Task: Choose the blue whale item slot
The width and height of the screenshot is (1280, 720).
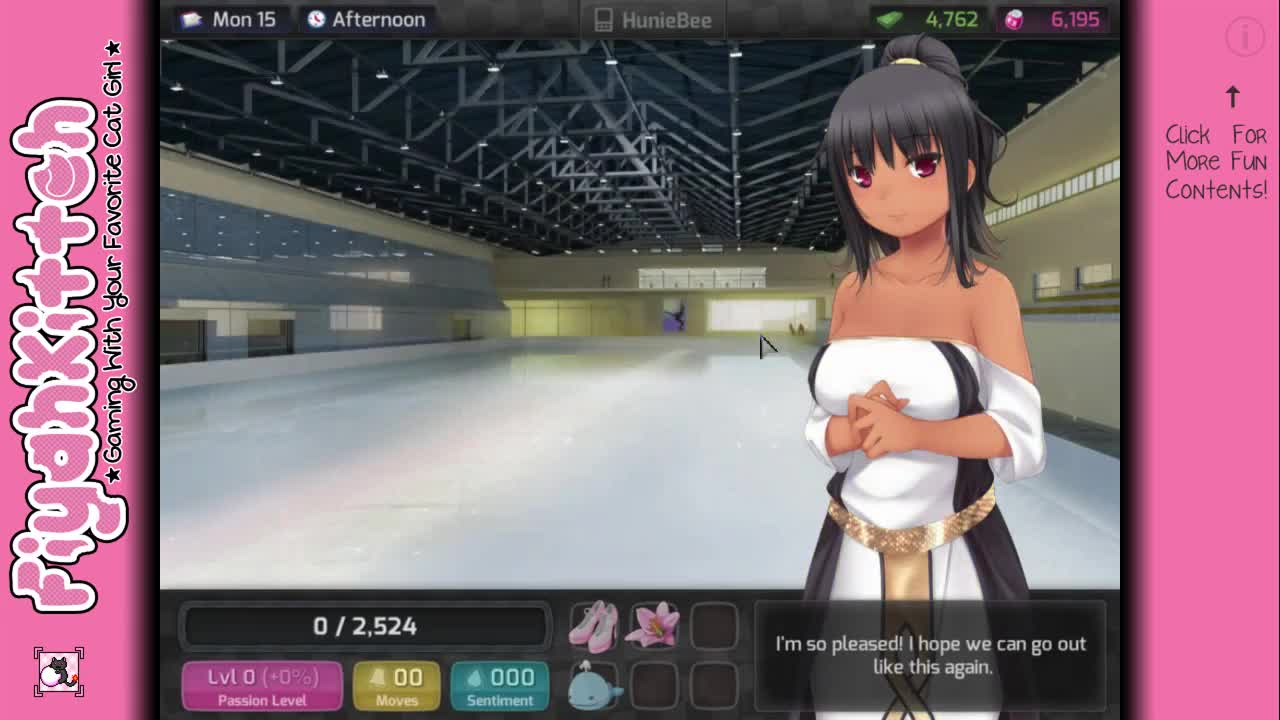Action: 594,686
